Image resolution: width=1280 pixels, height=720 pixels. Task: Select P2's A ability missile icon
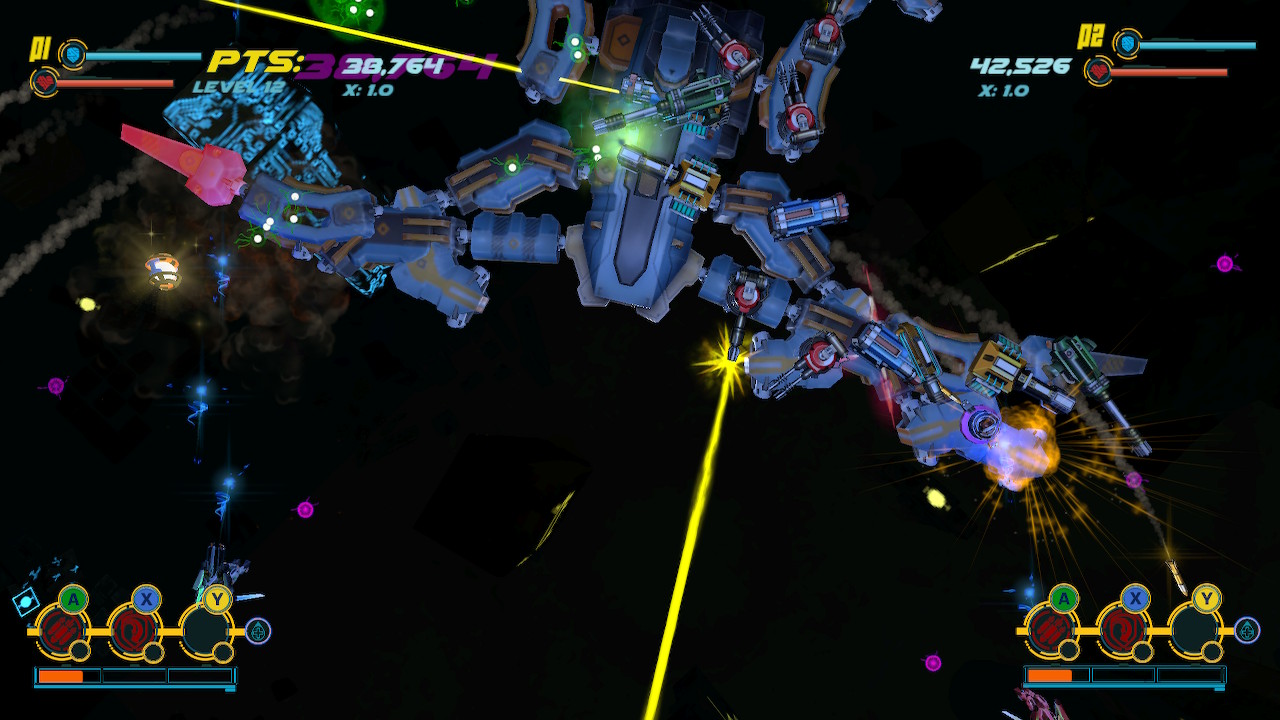click(1053, 629)
